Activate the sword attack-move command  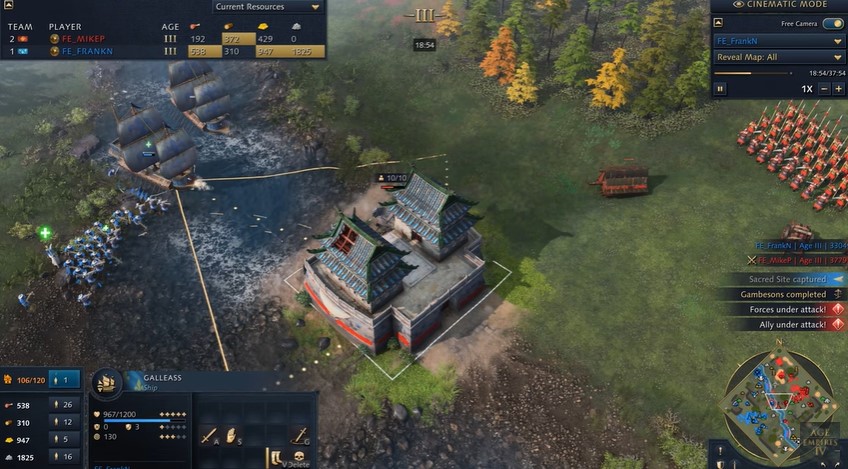pos(209,435)
